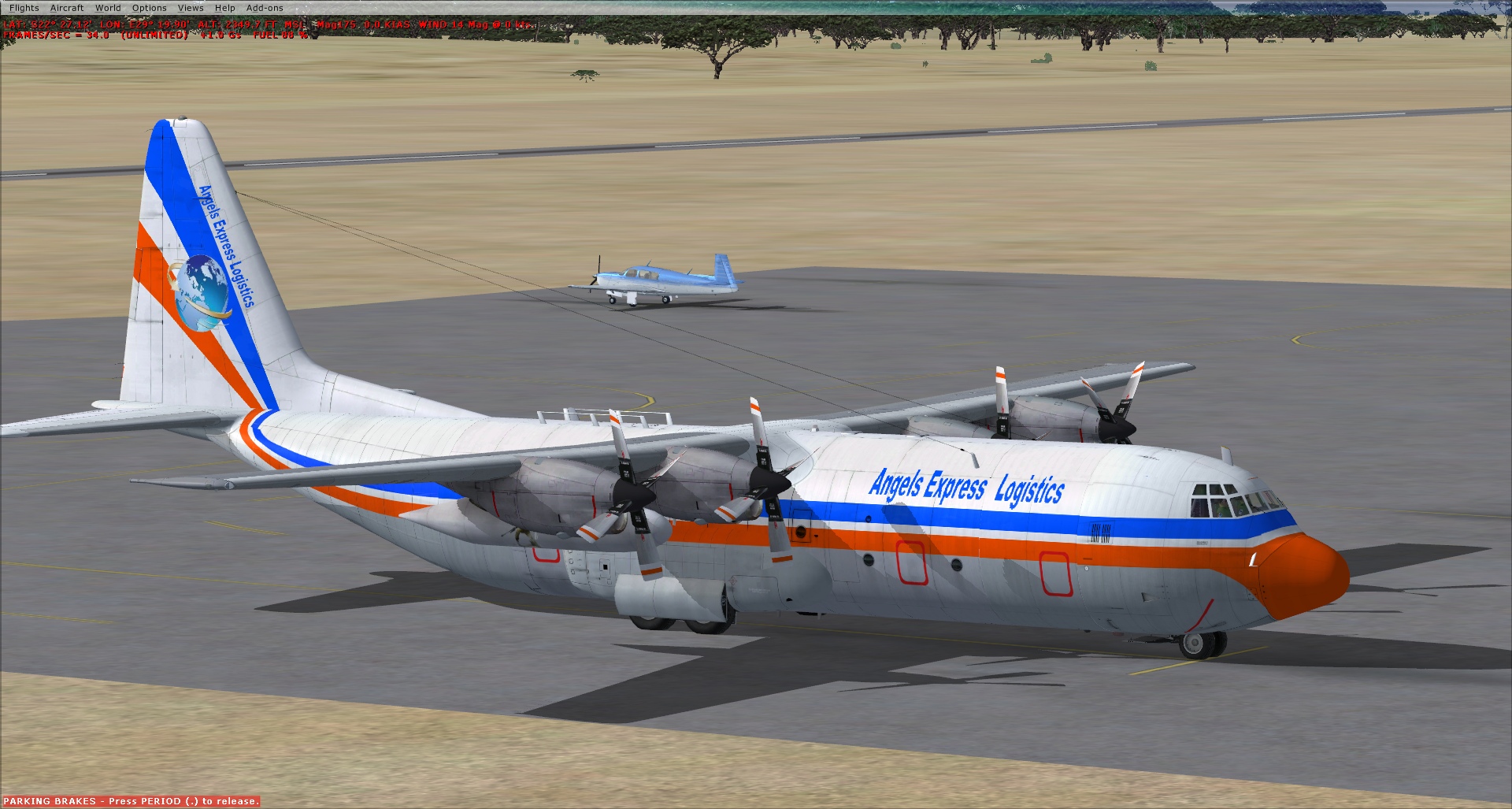Open the World menu
Image resolution: width=1512 pixels, height=809 pixels.
[108, 7]
